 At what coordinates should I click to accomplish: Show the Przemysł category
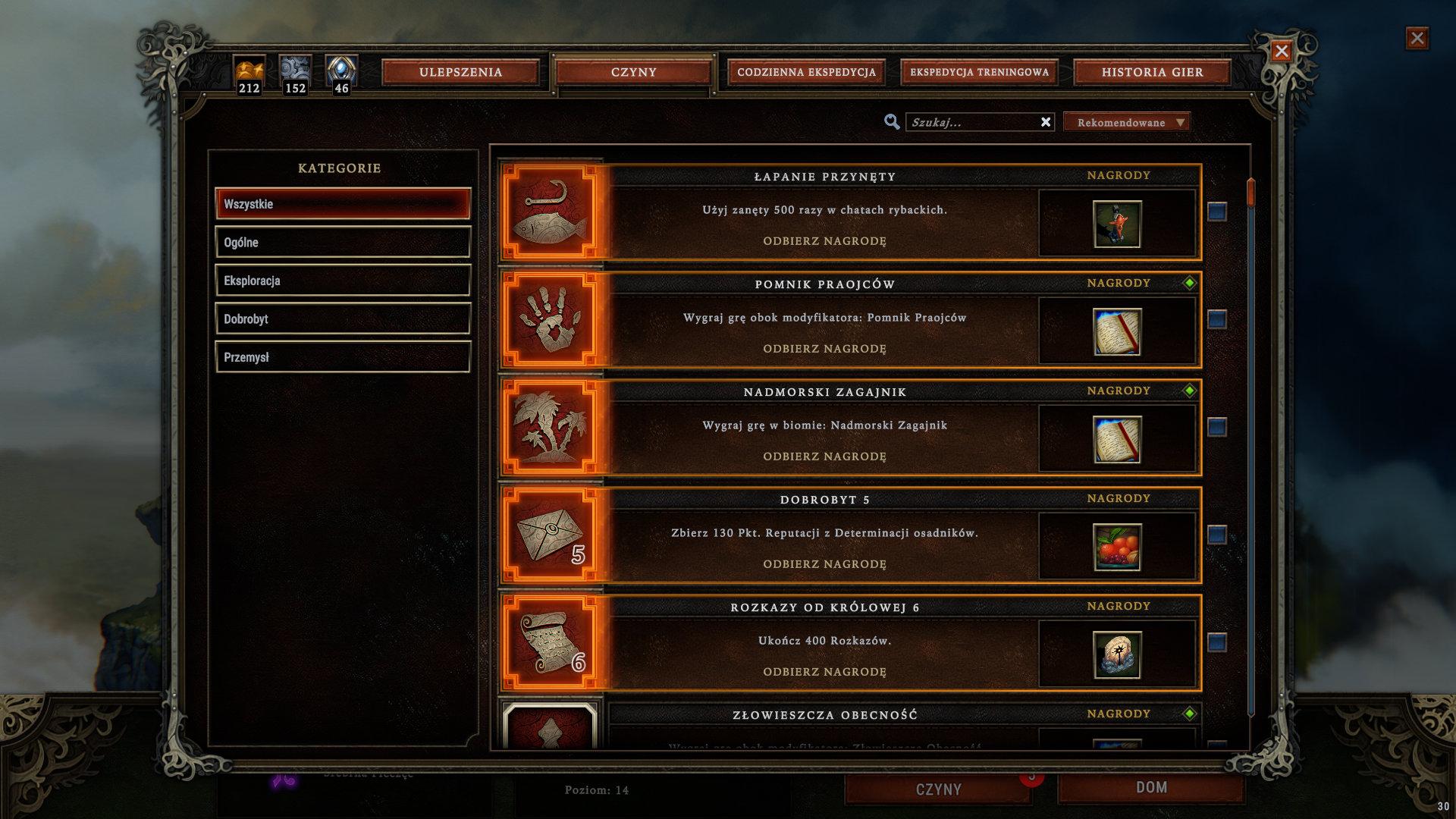(343, 357)
